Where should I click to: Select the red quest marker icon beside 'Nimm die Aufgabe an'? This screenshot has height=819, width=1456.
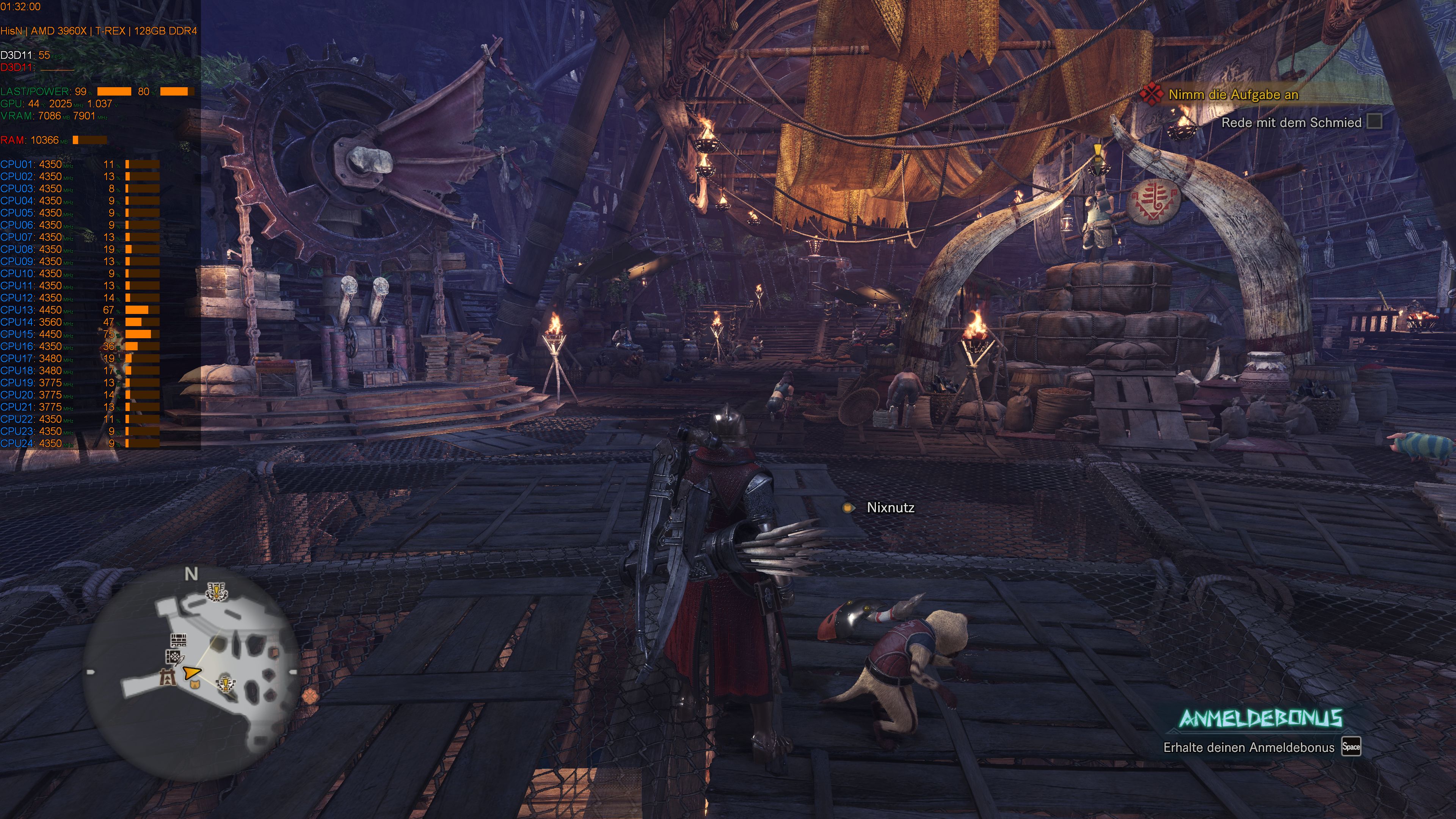click(x=1152, y=95)
